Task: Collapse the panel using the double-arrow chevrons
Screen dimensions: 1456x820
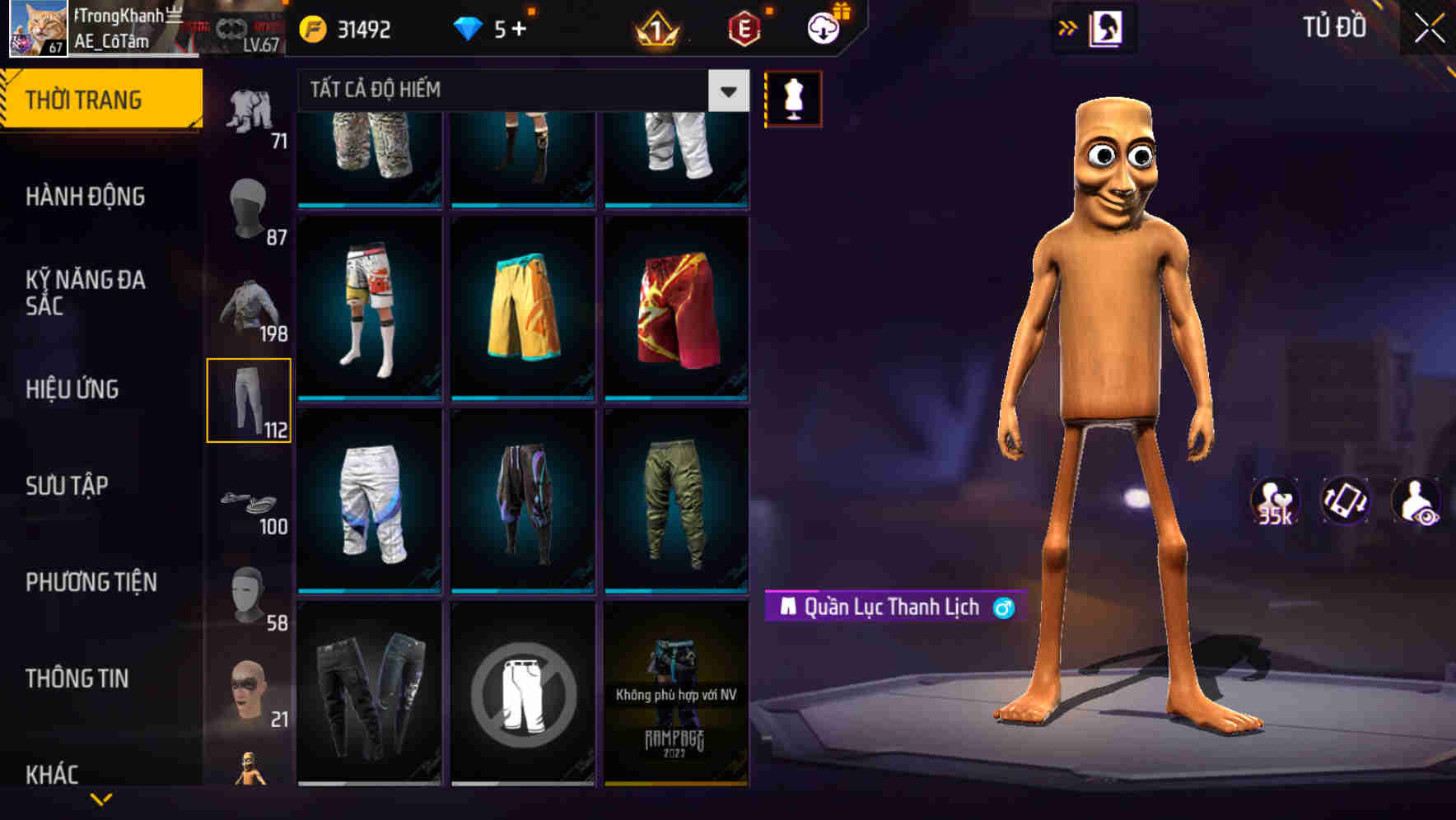Action: point(1068,27)
